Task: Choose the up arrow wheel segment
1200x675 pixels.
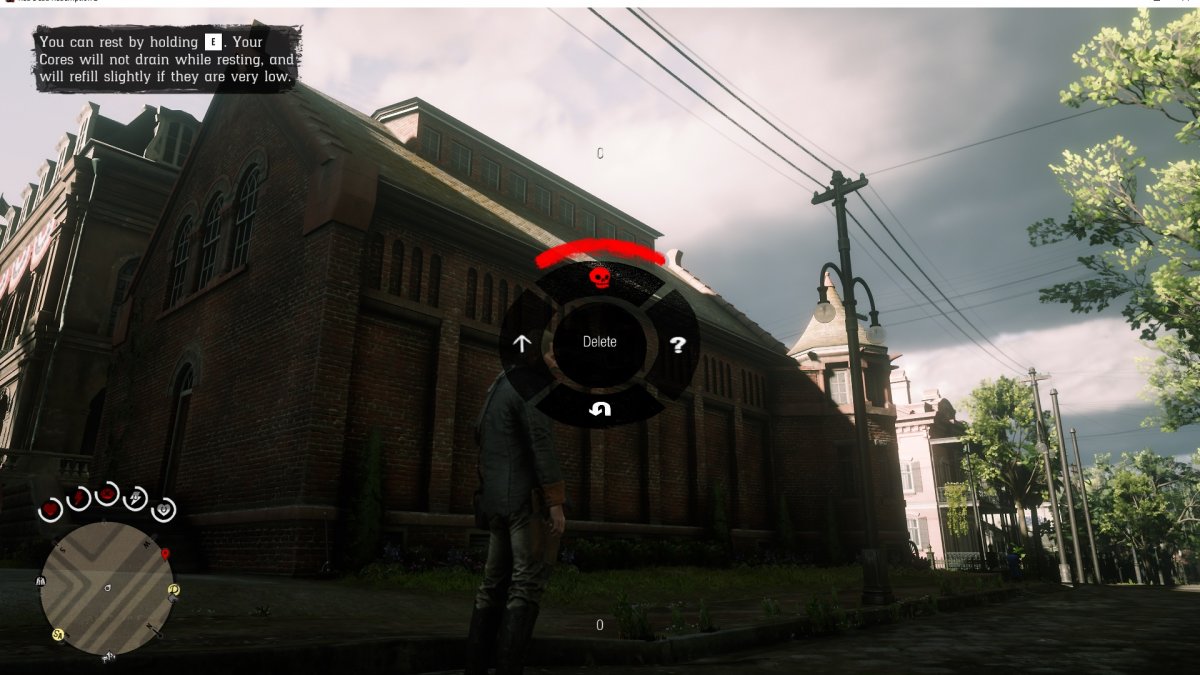Action: pyautogui.click(x=521, y=344)
